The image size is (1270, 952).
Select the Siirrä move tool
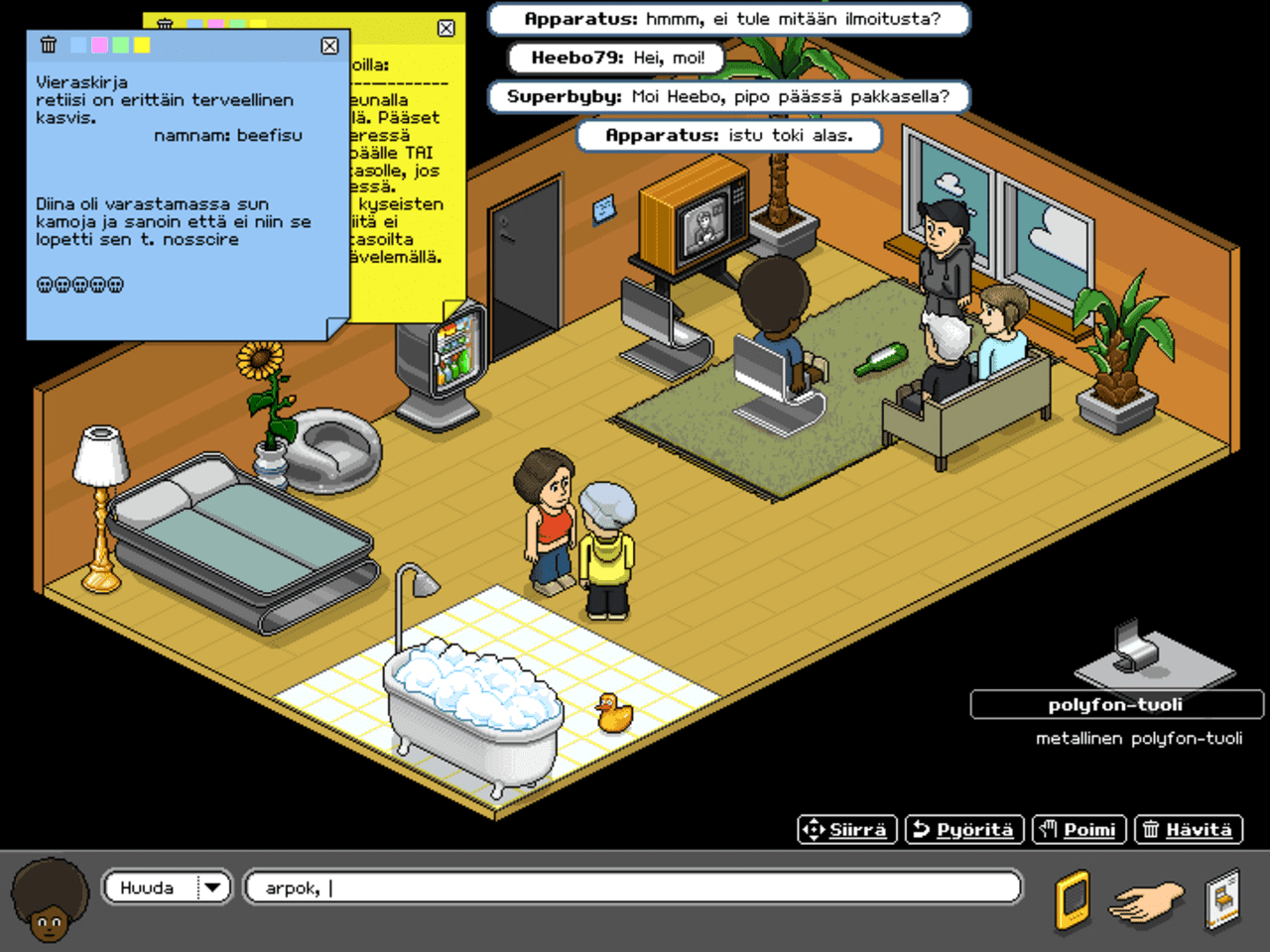click(x=846, y=830)
